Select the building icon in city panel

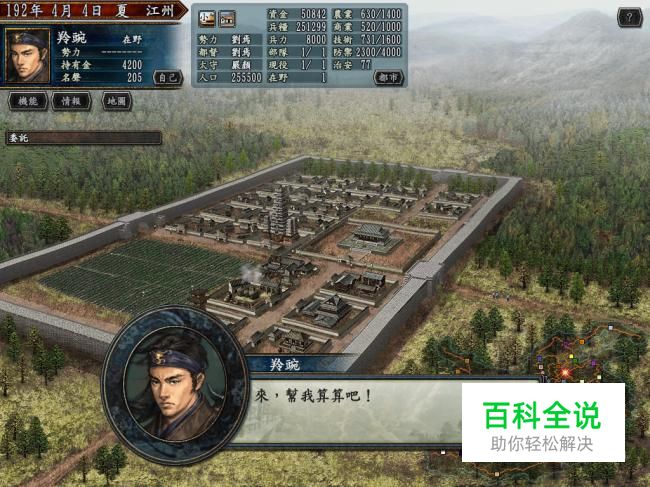[x=227, y=18]
